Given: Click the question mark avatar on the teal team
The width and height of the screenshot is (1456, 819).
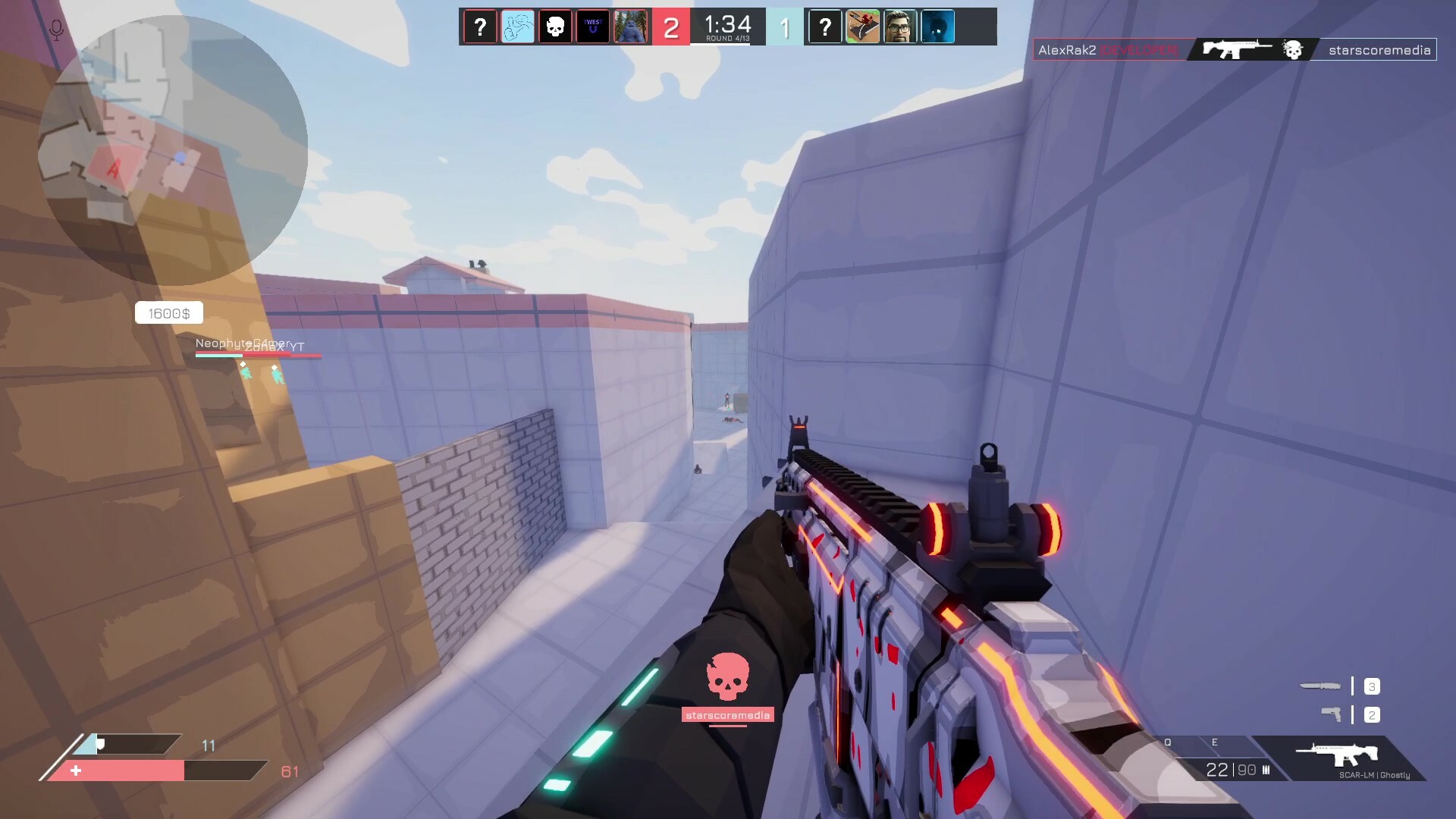Looking at the screenshot, I should pyautogui.click(x=824, y=26).
